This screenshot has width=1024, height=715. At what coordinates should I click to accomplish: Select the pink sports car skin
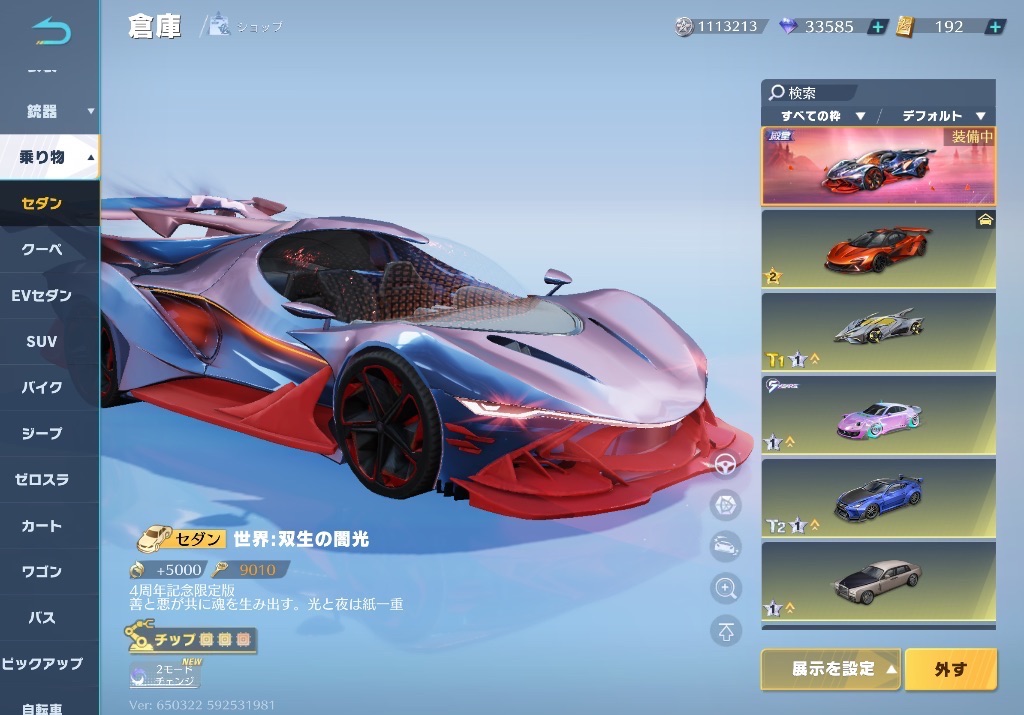coord(878,415)
